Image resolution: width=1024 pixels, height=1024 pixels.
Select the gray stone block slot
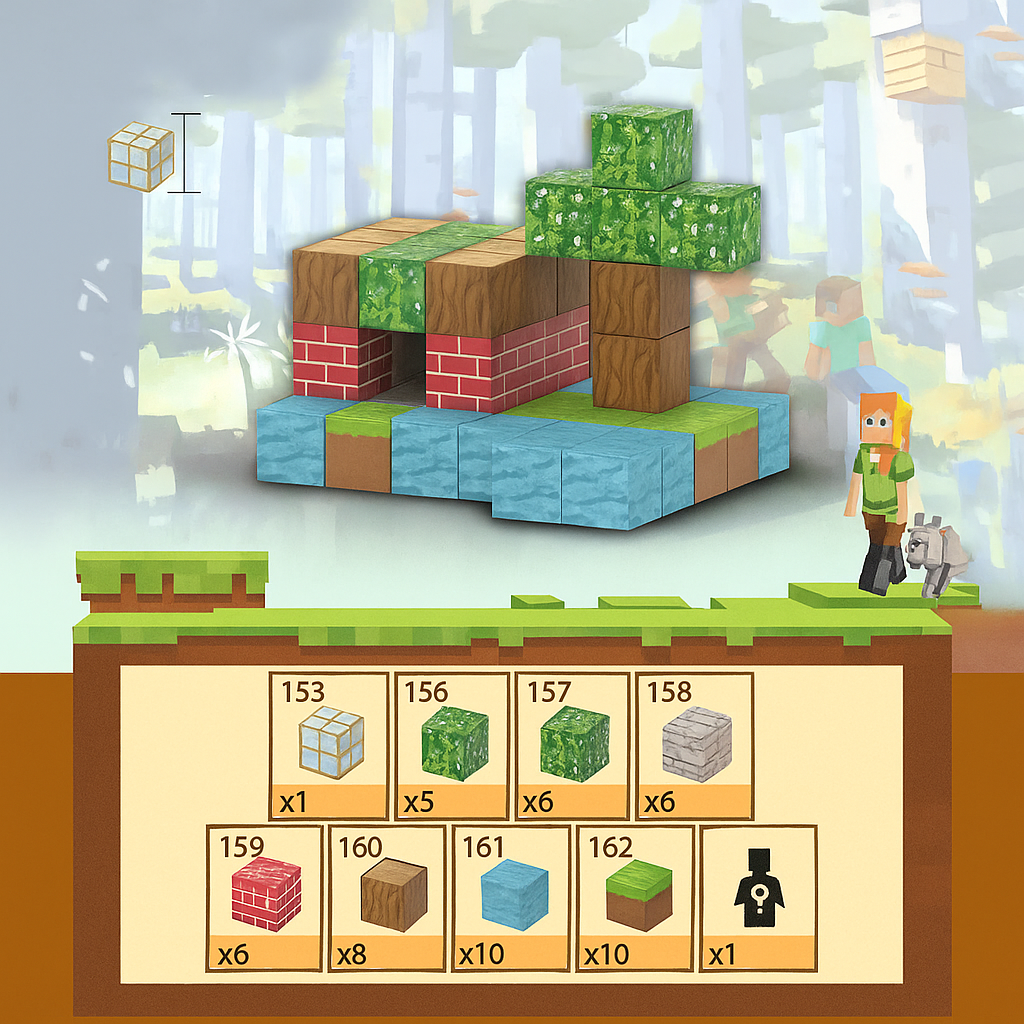tap(695, 744)
